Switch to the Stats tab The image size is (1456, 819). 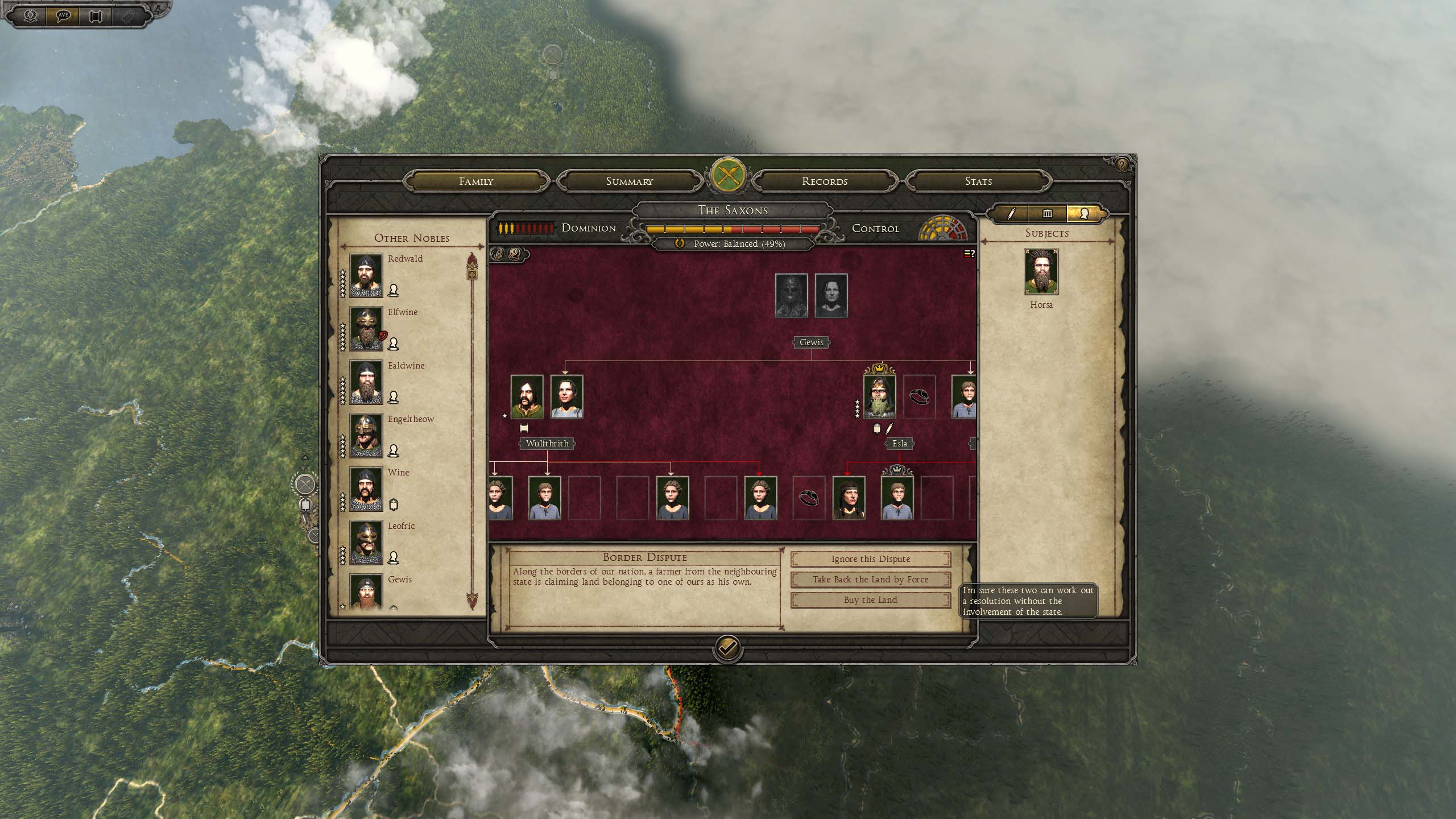(x=978, y=181)
